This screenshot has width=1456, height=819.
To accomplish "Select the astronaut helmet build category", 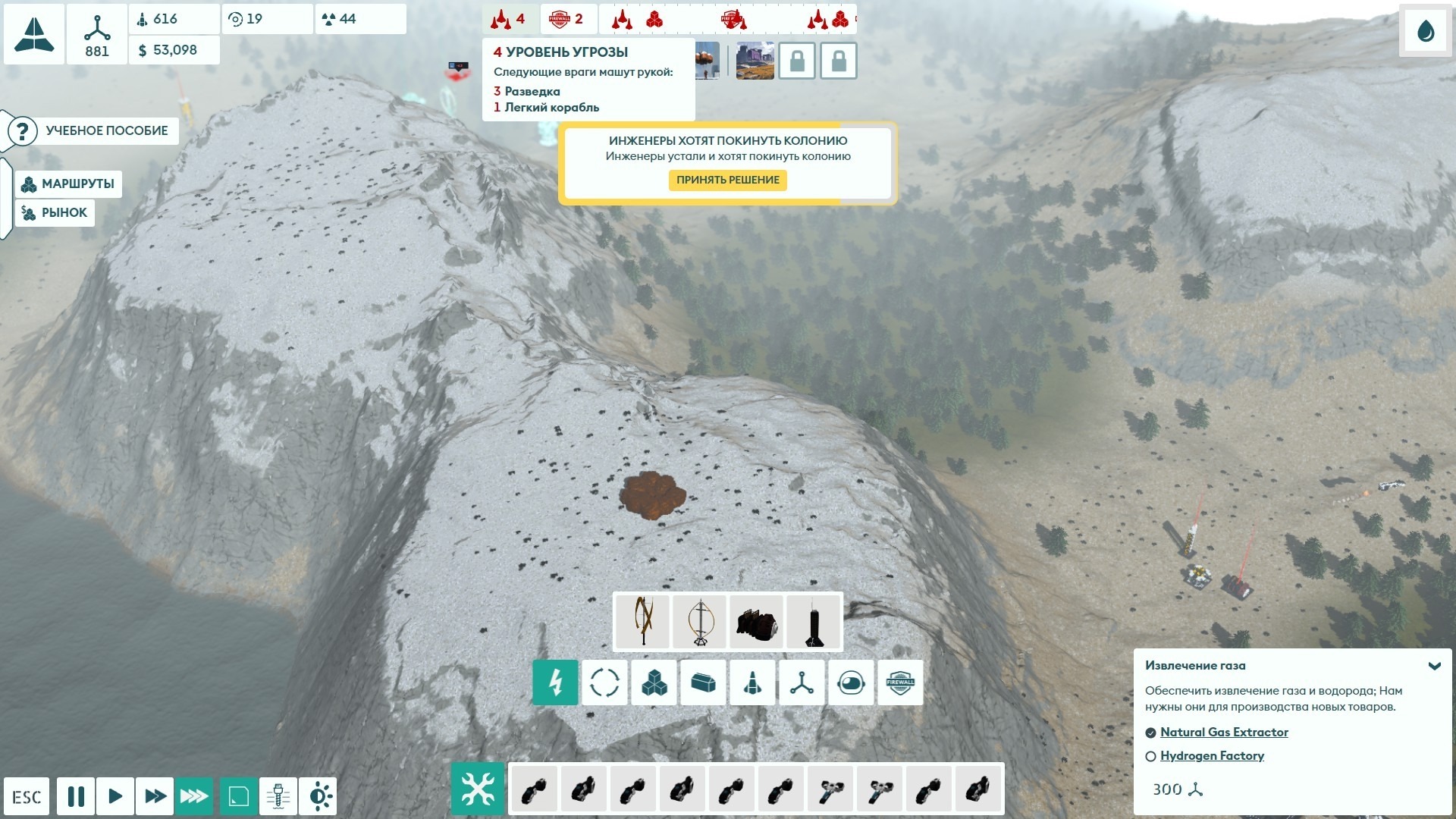I will [851, 682].
